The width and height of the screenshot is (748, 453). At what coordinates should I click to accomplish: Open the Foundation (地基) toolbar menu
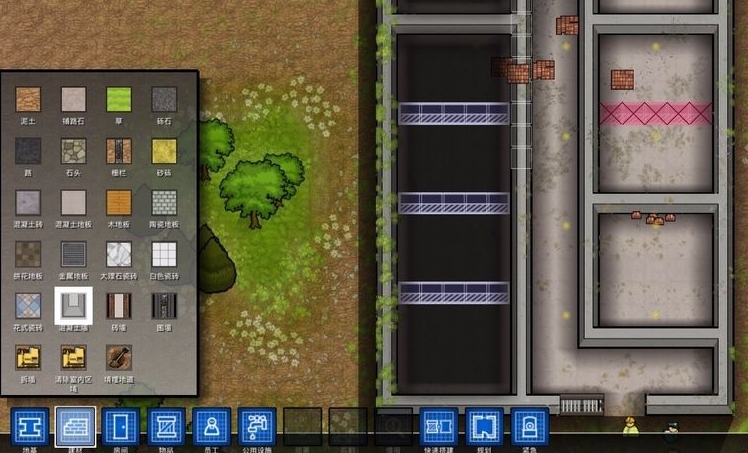pos(30,427)
